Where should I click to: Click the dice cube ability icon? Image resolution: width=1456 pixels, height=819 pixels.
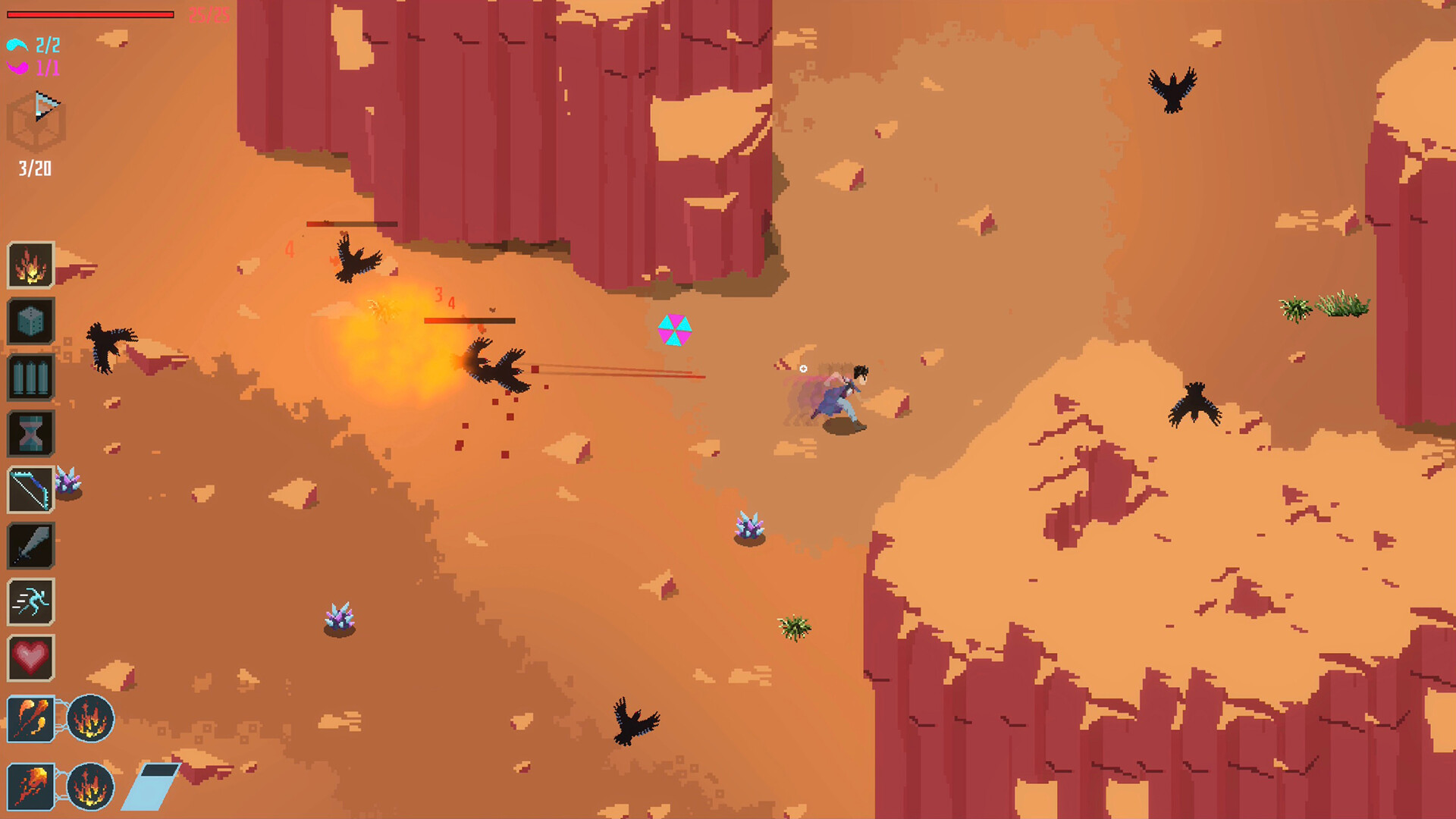point(30,321)
